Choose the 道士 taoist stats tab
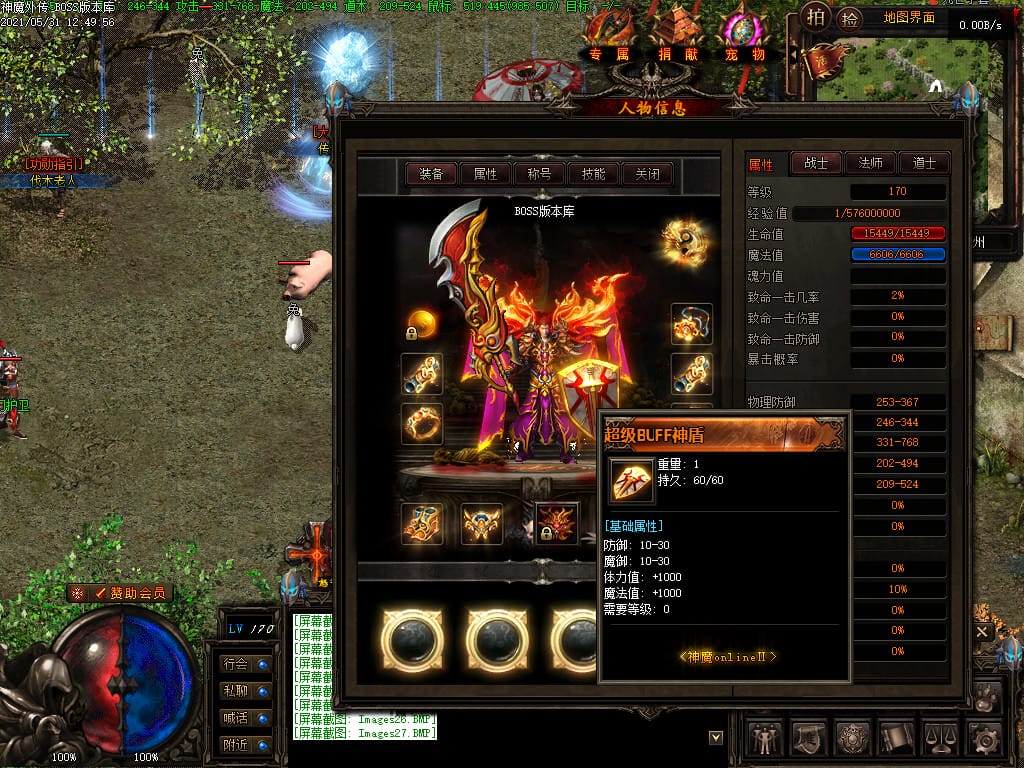This screenshot has height=768, width=1024. [923, 163]
